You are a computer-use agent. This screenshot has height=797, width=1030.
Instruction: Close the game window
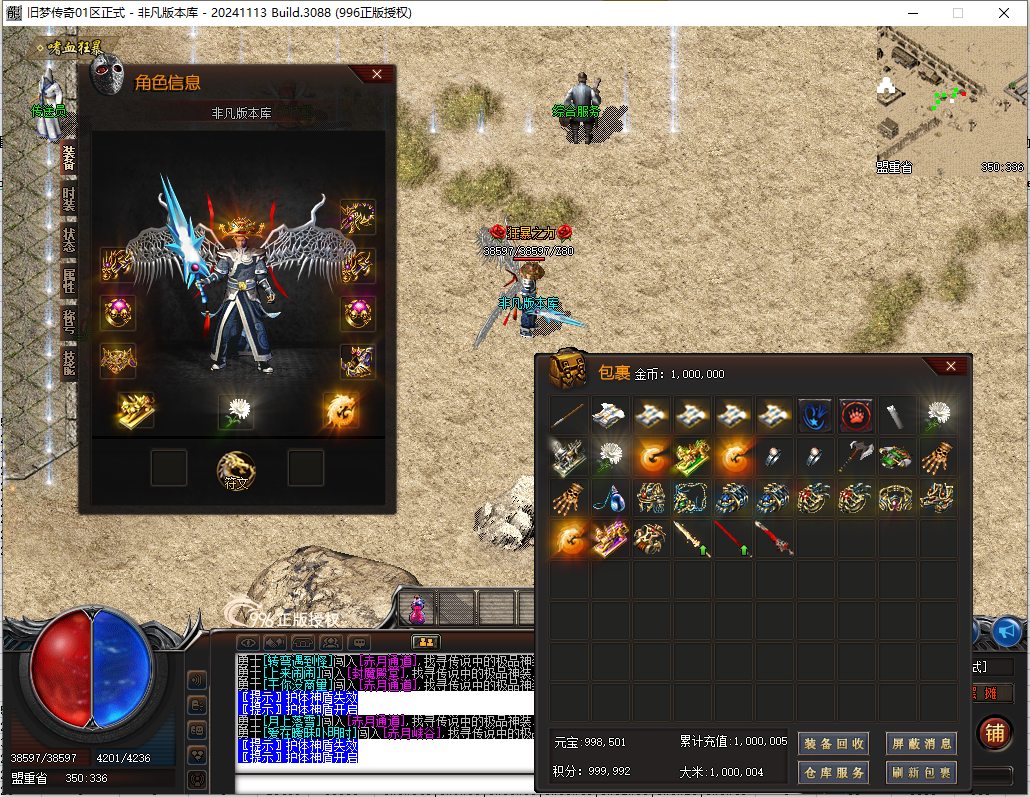pos(1004,13)
